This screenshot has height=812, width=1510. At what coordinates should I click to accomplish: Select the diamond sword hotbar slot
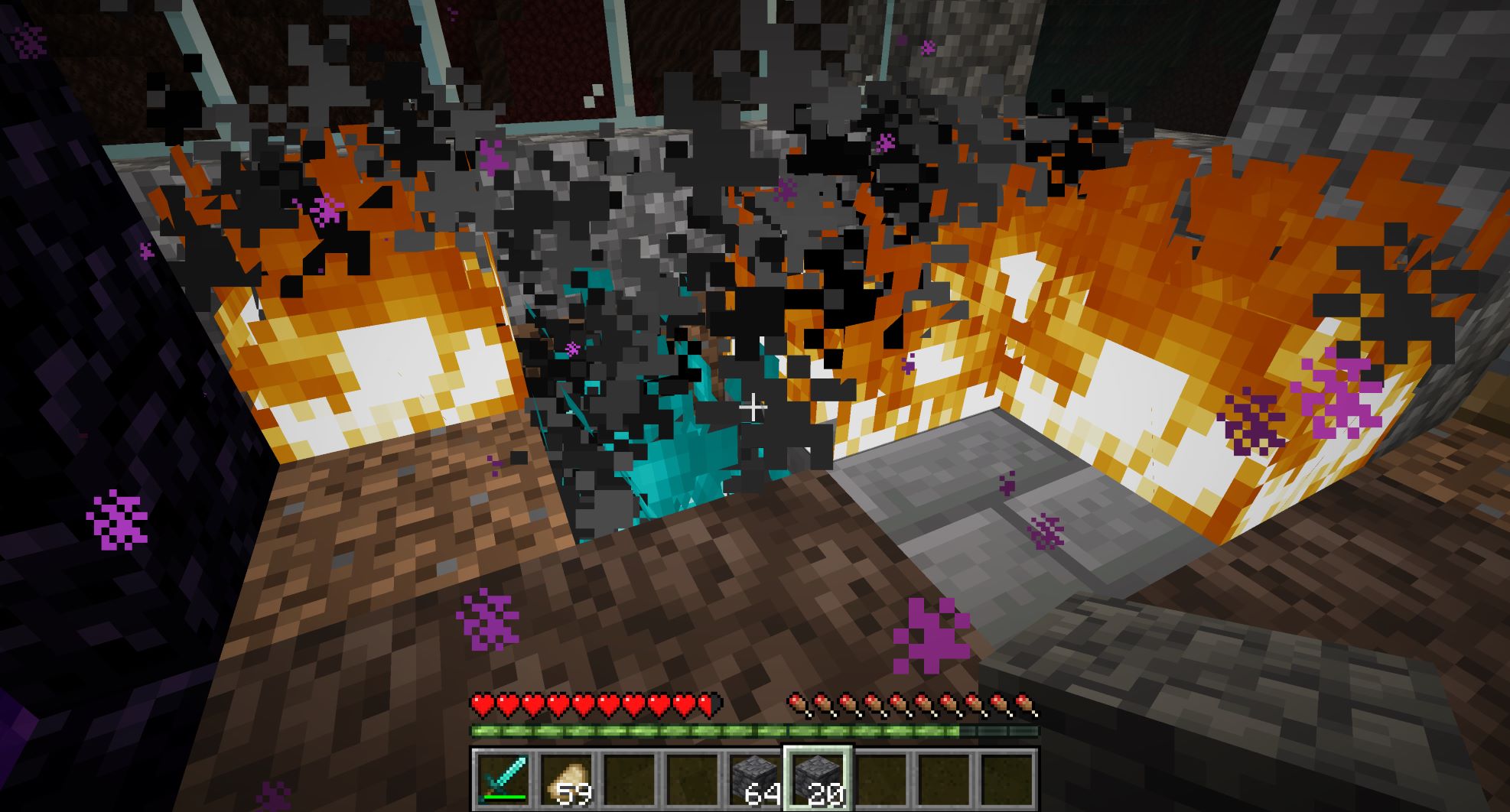coord(503,778)
